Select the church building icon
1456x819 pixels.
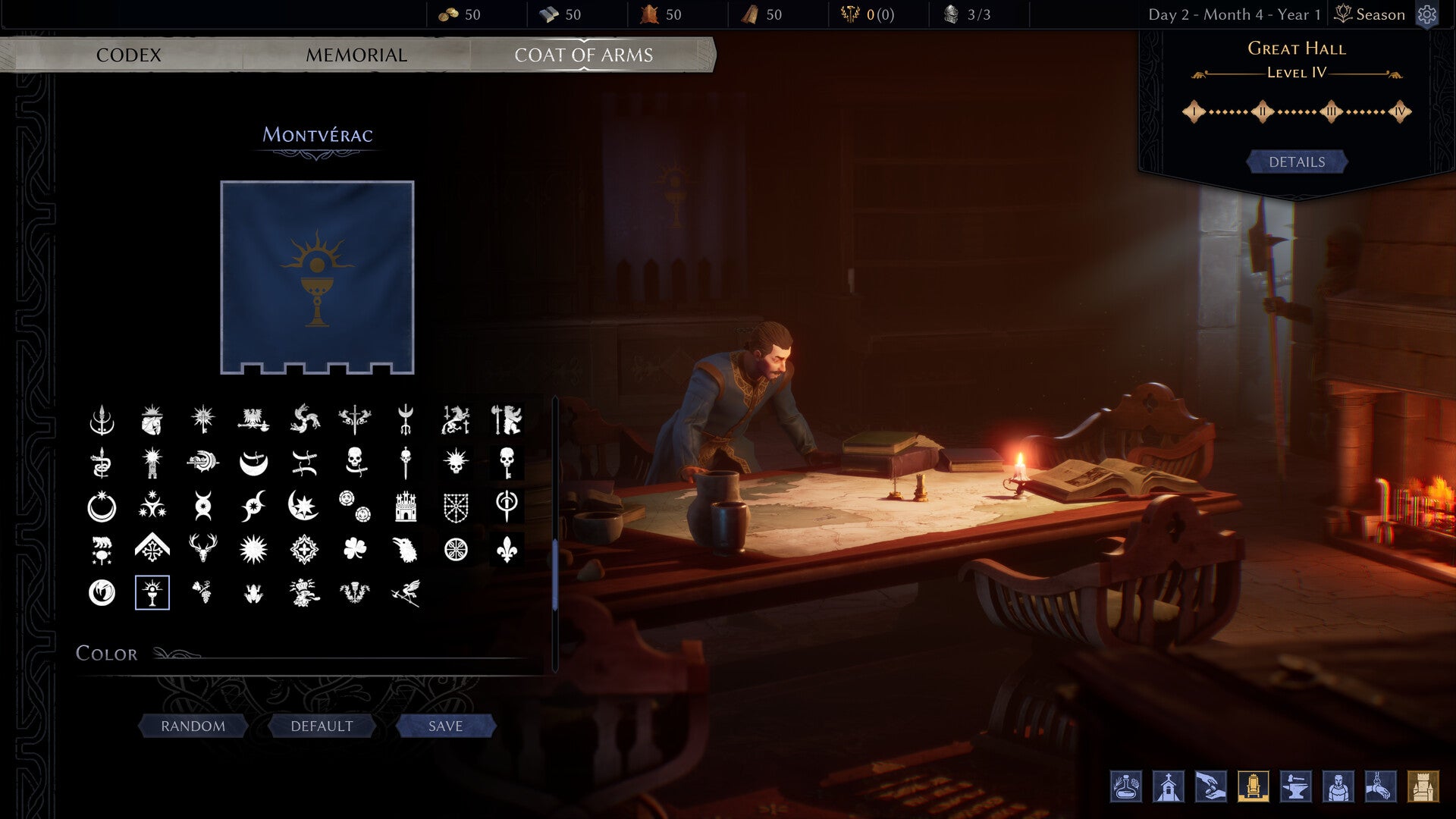pyautogui.click(x=1169, y=786)
